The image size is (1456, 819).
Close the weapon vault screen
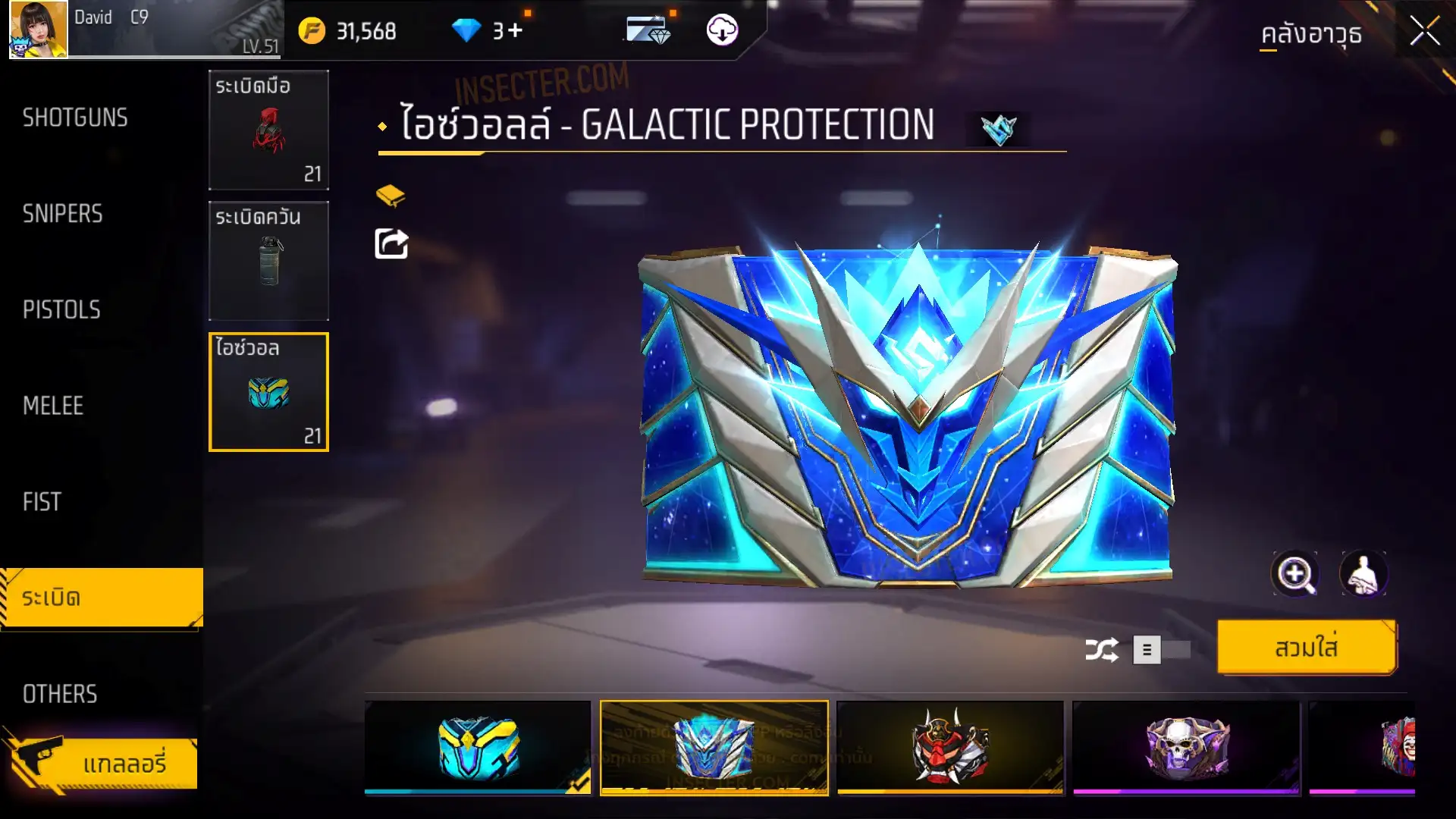coord(1424,32)
